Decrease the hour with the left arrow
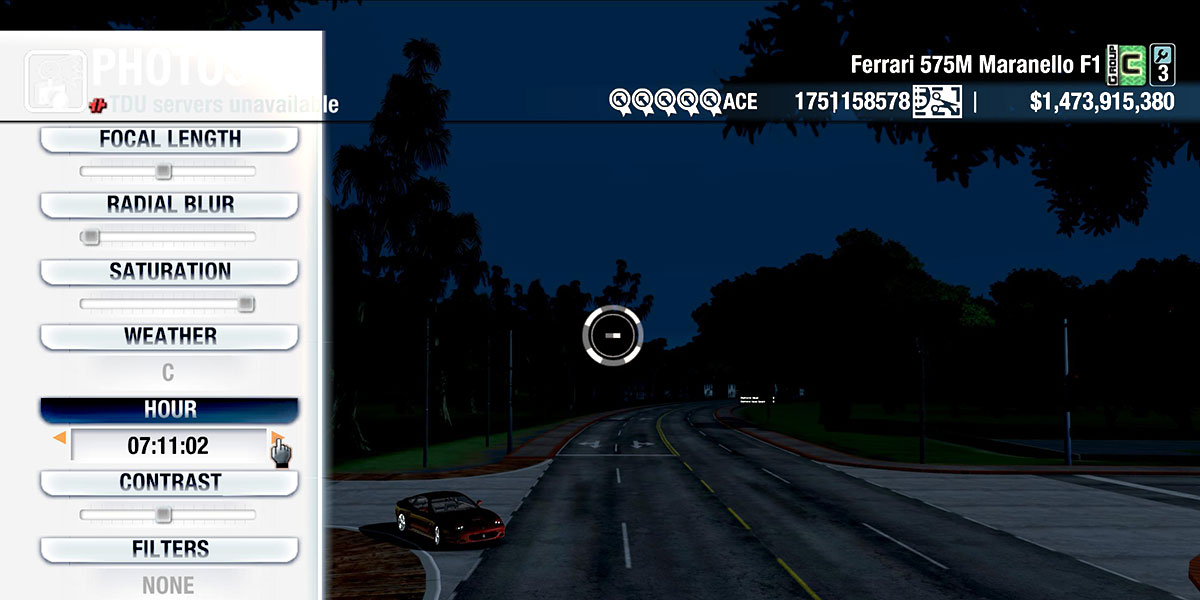Screen dimensions: 1200x600 pyautogui.click(x=60, y=438)
